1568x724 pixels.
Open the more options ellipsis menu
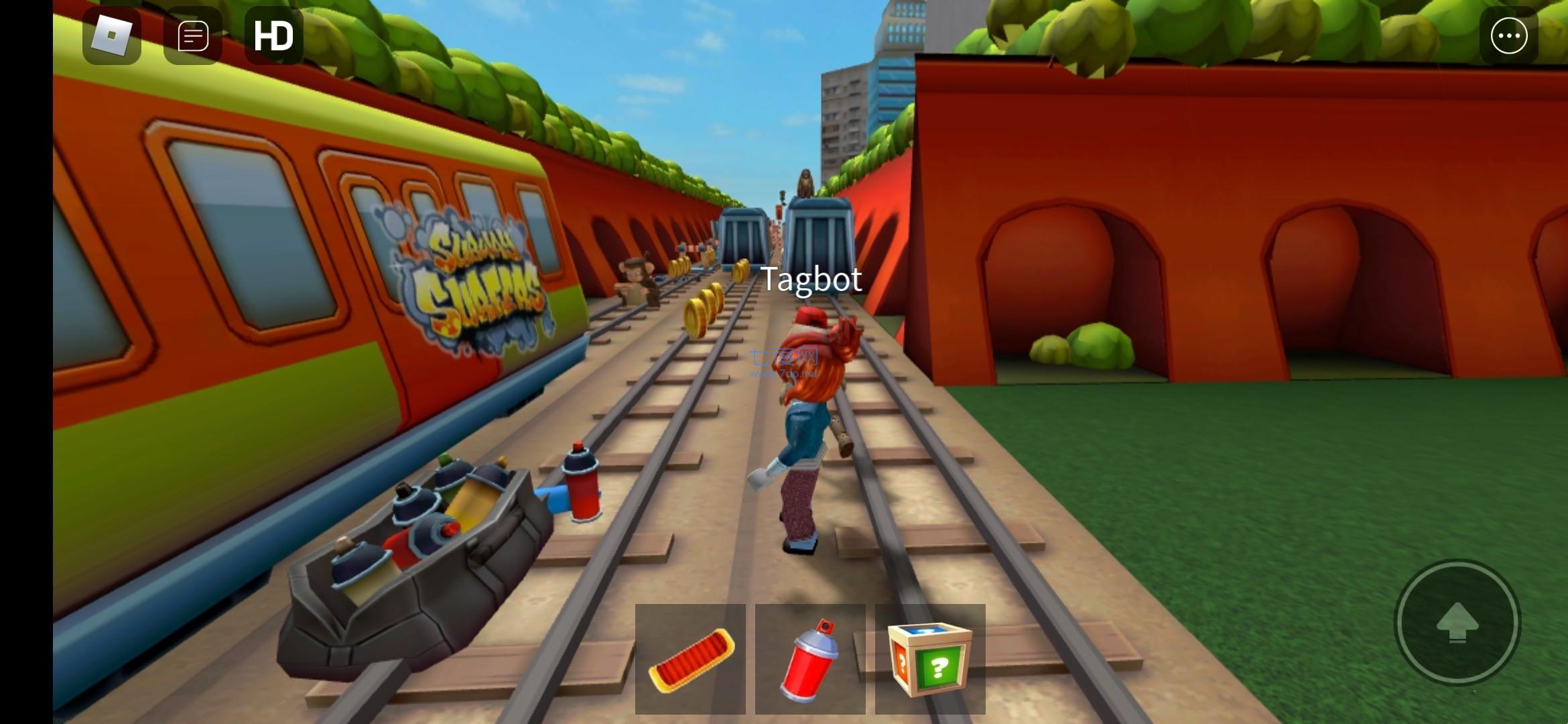point(1508,35)
